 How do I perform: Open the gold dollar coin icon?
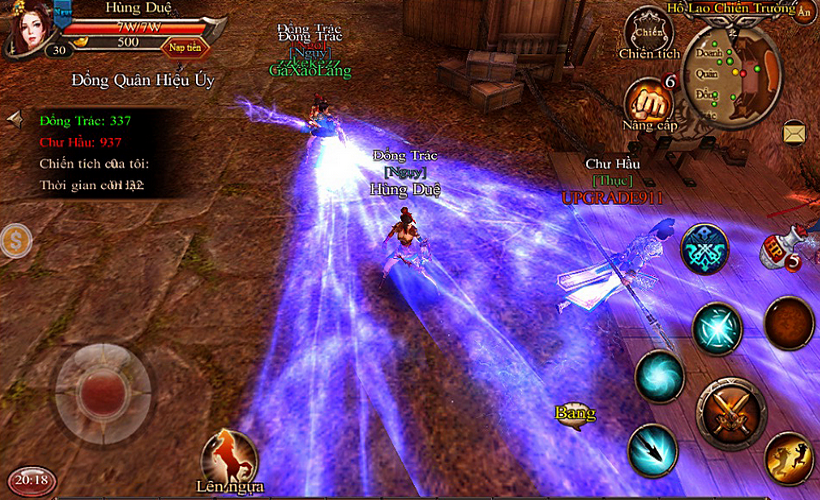coord(15,239)
